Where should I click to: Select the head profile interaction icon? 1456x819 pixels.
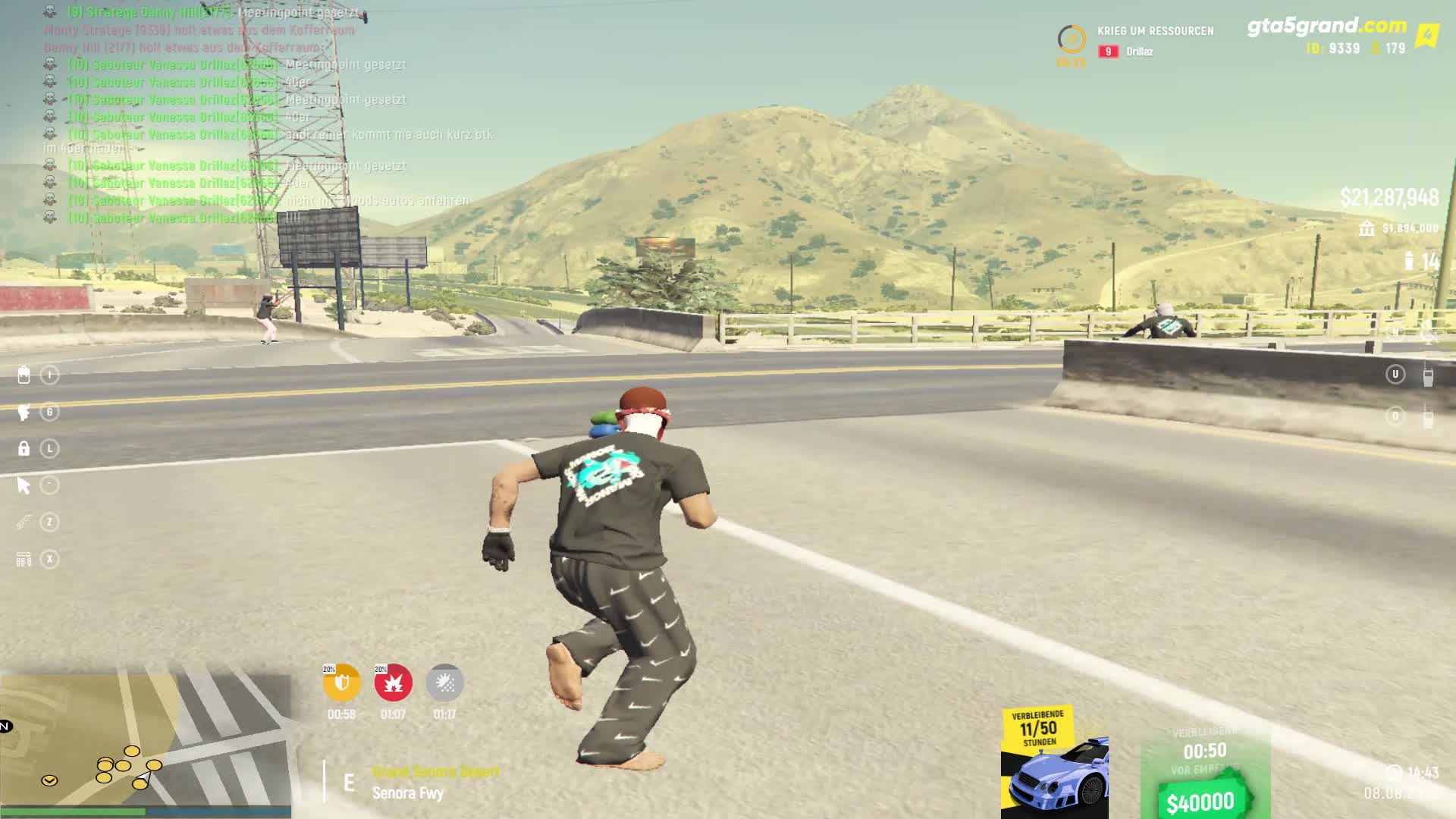(x=24, y=412)
